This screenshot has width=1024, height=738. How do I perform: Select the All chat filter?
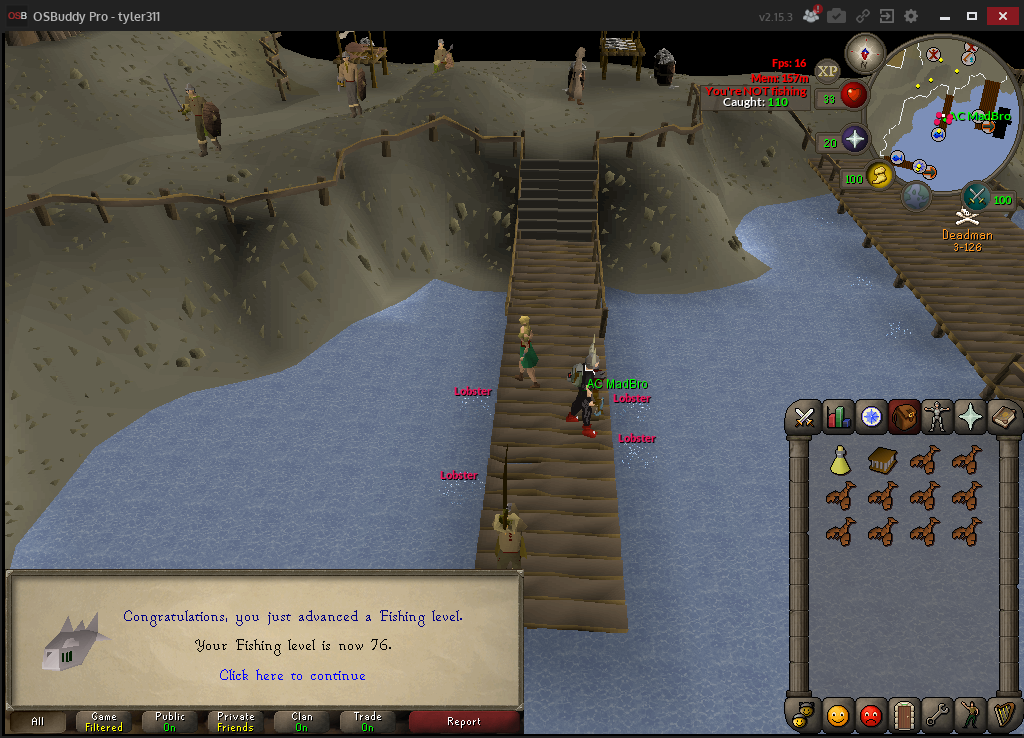coord(38,721)
